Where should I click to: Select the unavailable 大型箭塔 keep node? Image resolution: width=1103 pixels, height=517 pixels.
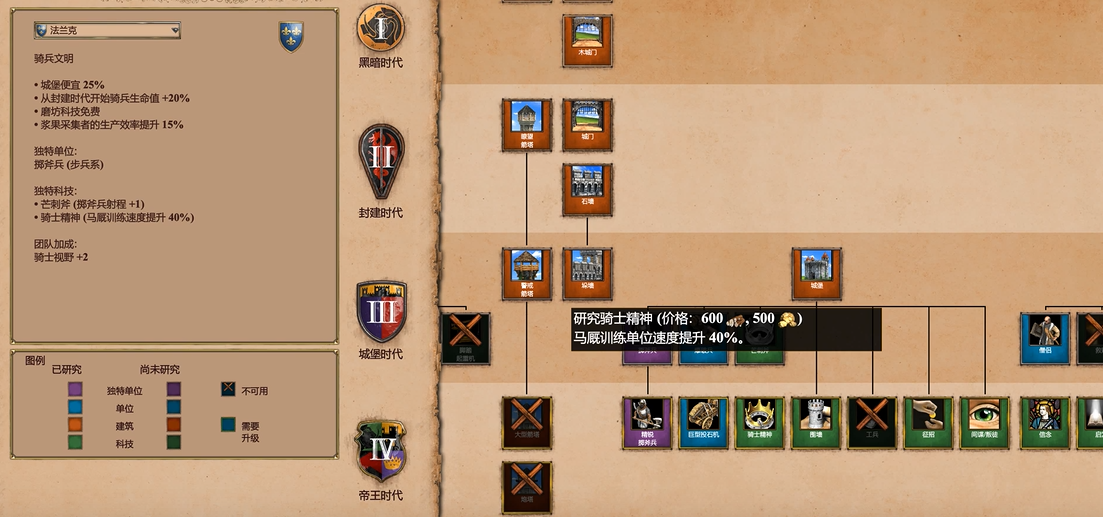[x=527, y=422]
